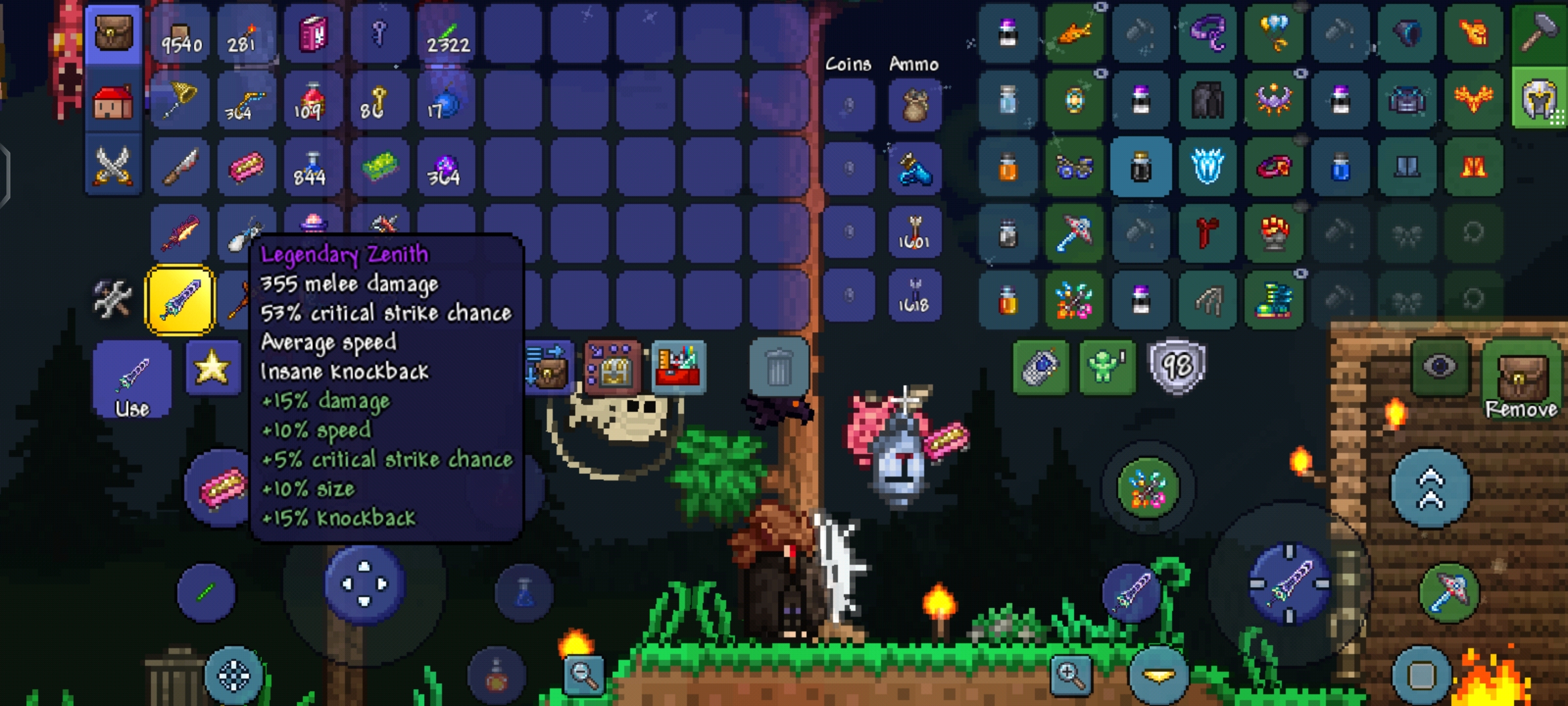The image size is (1568, 706).
Task: Zoom in with the plus magnifier
Action: 1071,675
